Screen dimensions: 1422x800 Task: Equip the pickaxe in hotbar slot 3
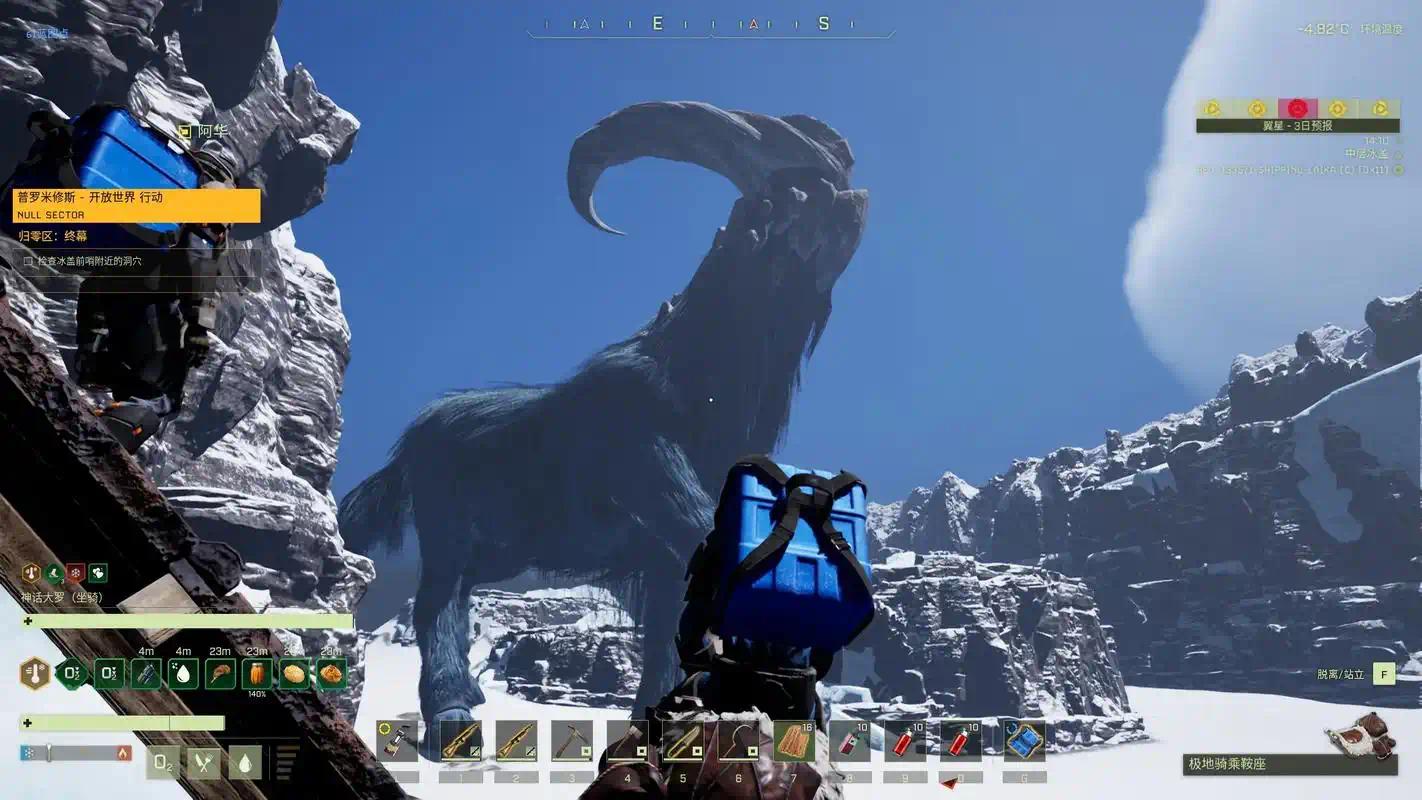572,743
